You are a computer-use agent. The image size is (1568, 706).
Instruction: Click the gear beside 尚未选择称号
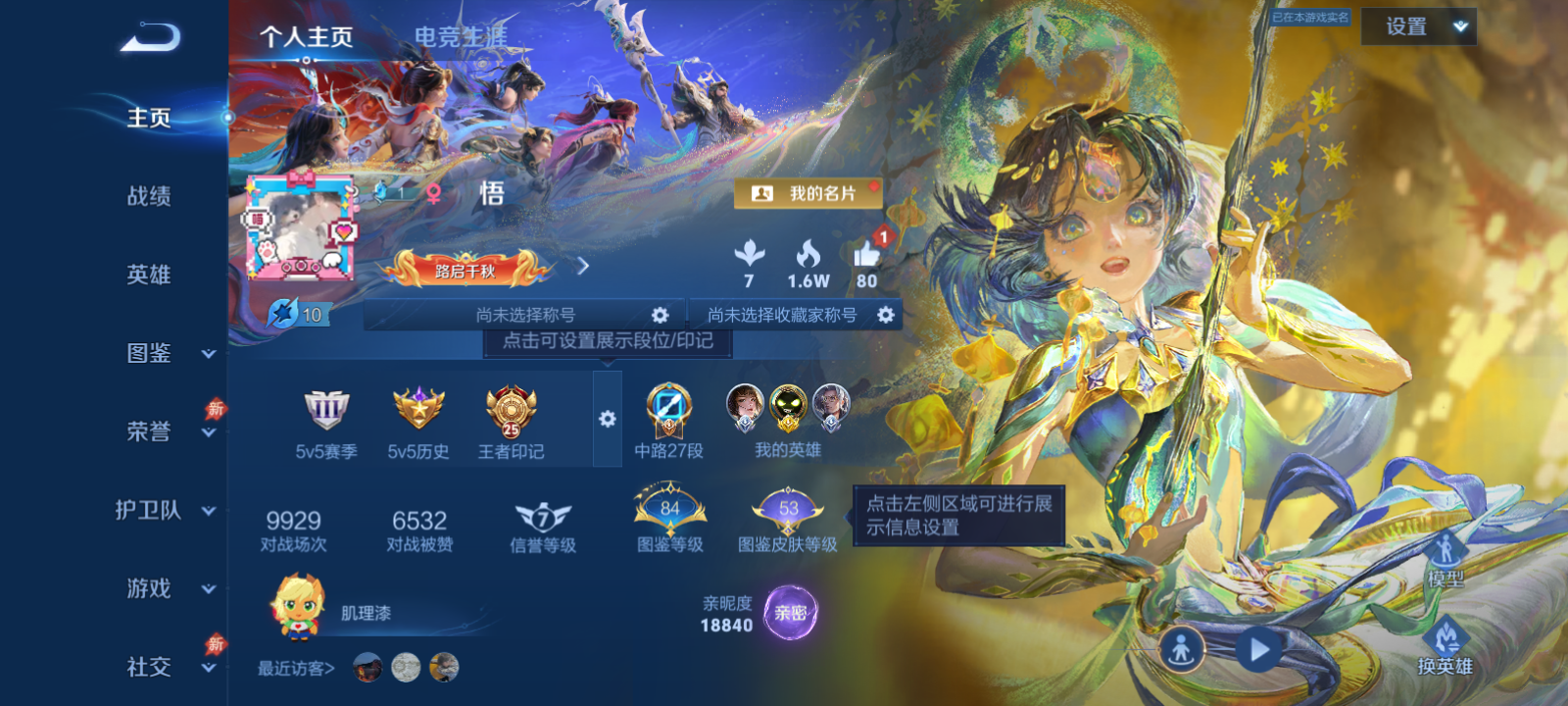659,314
